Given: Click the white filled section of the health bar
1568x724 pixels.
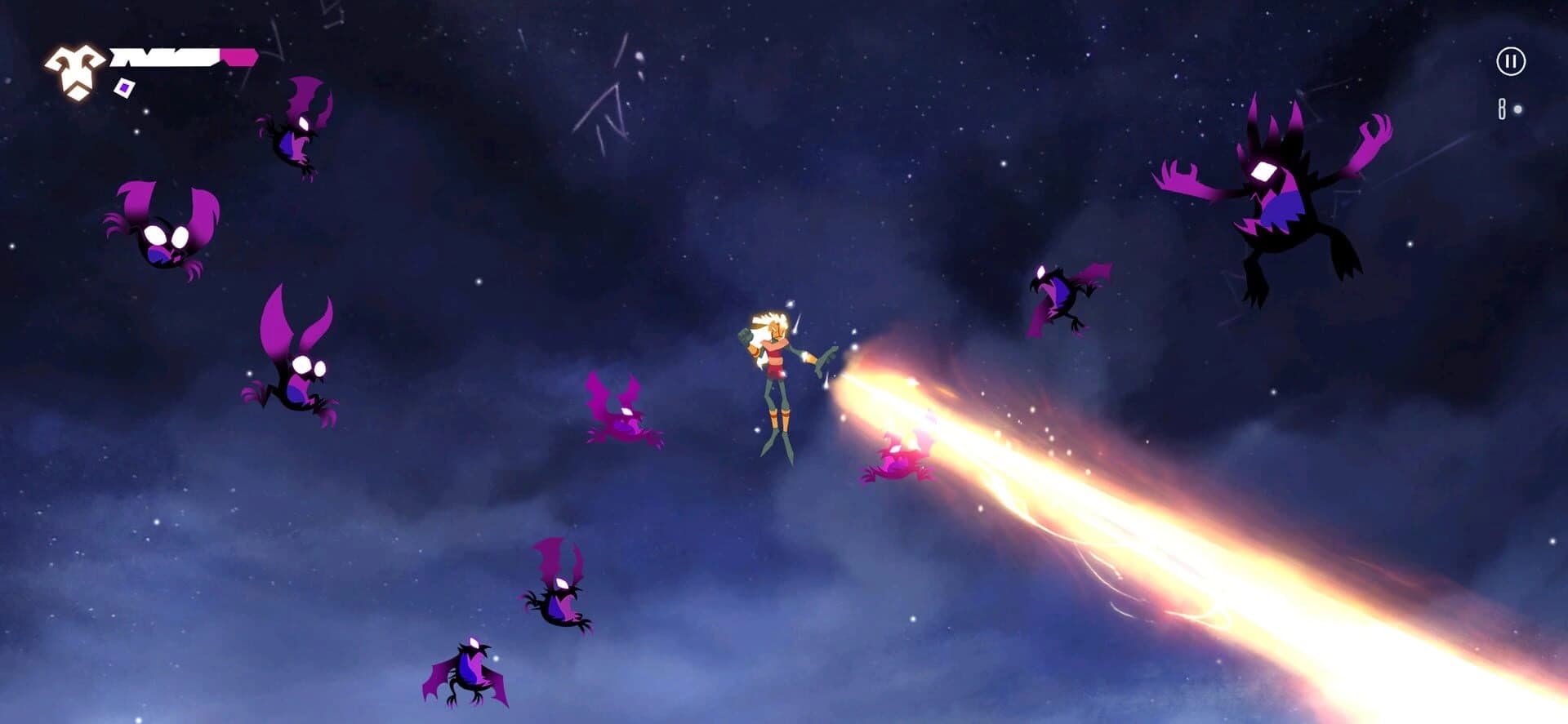Looking at the screenshot, I should [x=163, y=56].
